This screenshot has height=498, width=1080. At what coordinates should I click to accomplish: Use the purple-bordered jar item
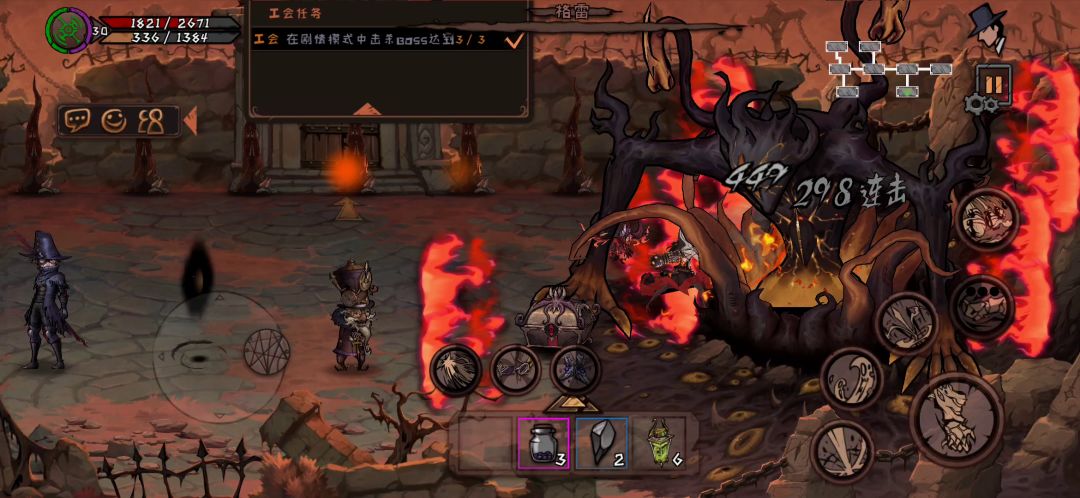click(x=543, y=443)
